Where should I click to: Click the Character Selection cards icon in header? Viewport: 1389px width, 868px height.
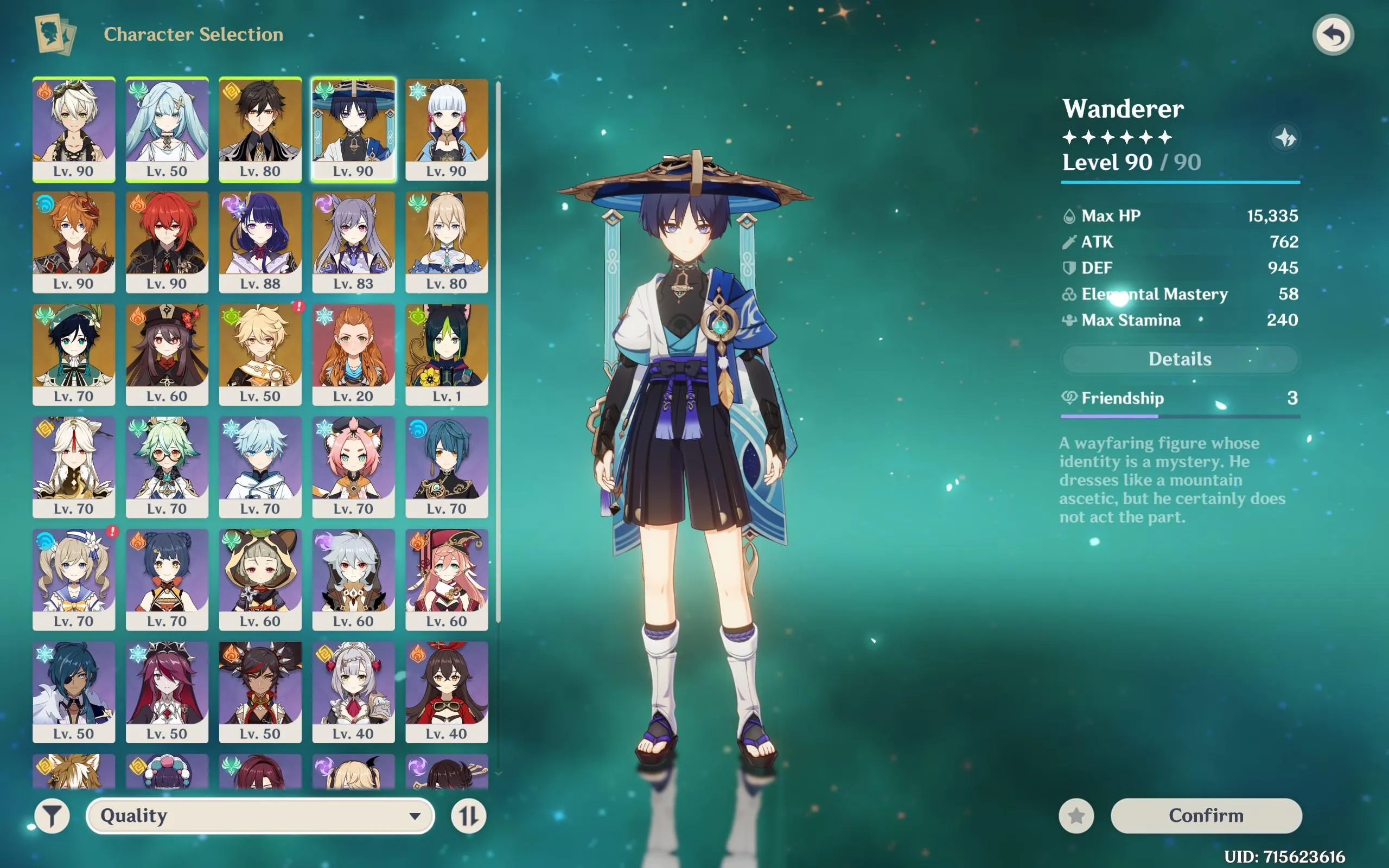click(x=55, y=34)
